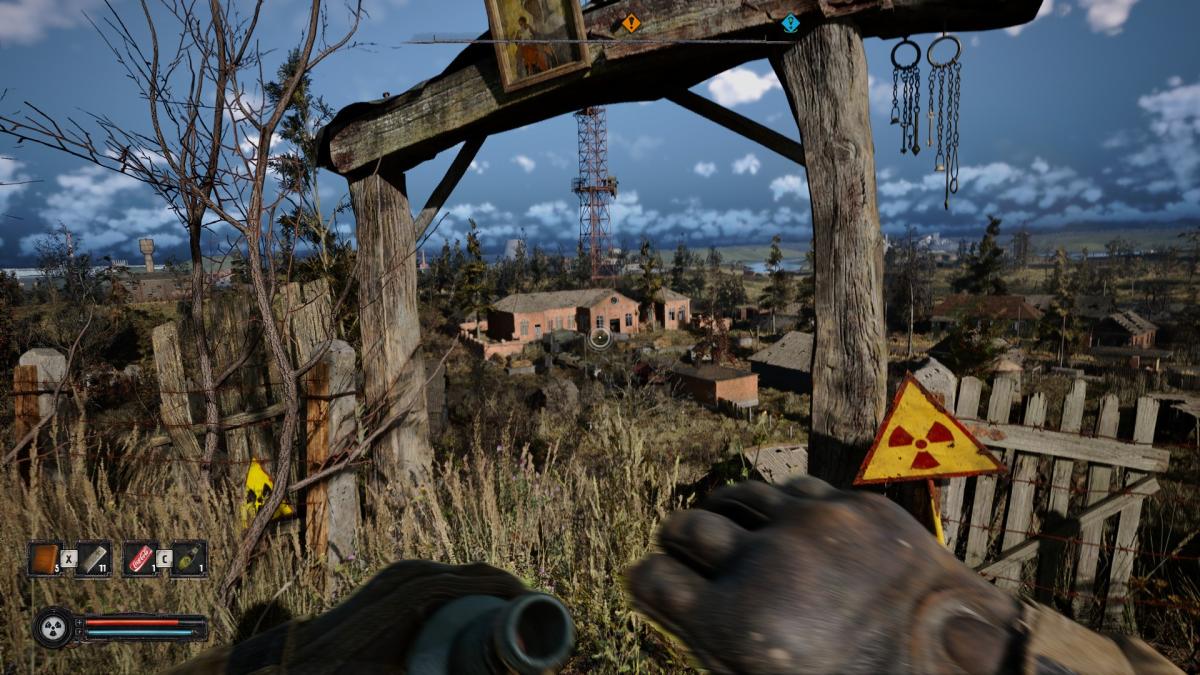Image resolution: width=1200 pixels, height=675 pixels.
Task: Select the blue marker on compass
Action: click(790, 22)
